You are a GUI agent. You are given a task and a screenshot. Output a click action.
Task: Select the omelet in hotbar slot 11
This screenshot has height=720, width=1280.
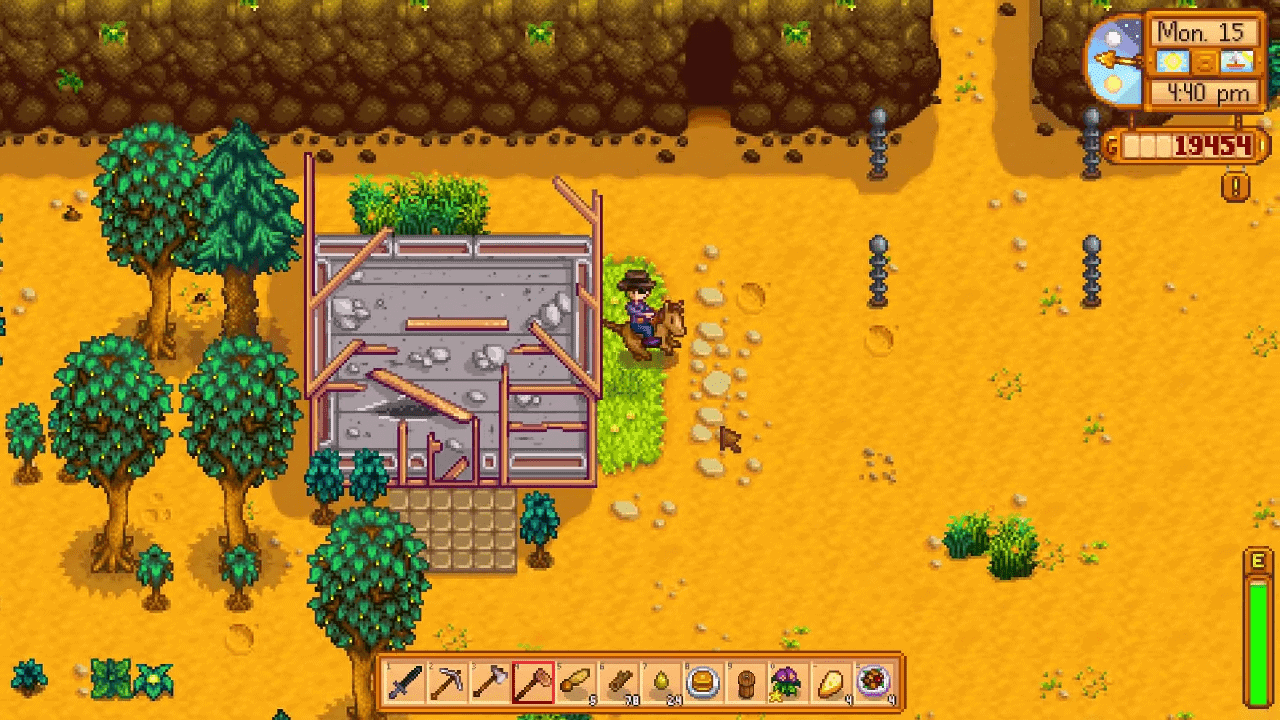click(830, 685)
